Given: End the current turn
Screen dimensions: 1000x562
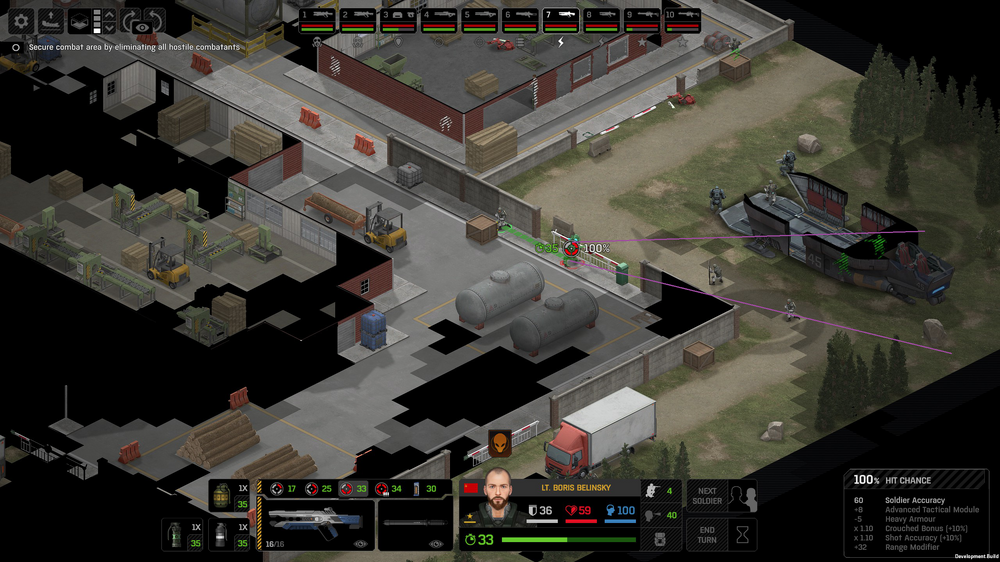Looking at the screenshot, I should click(707, 534).
